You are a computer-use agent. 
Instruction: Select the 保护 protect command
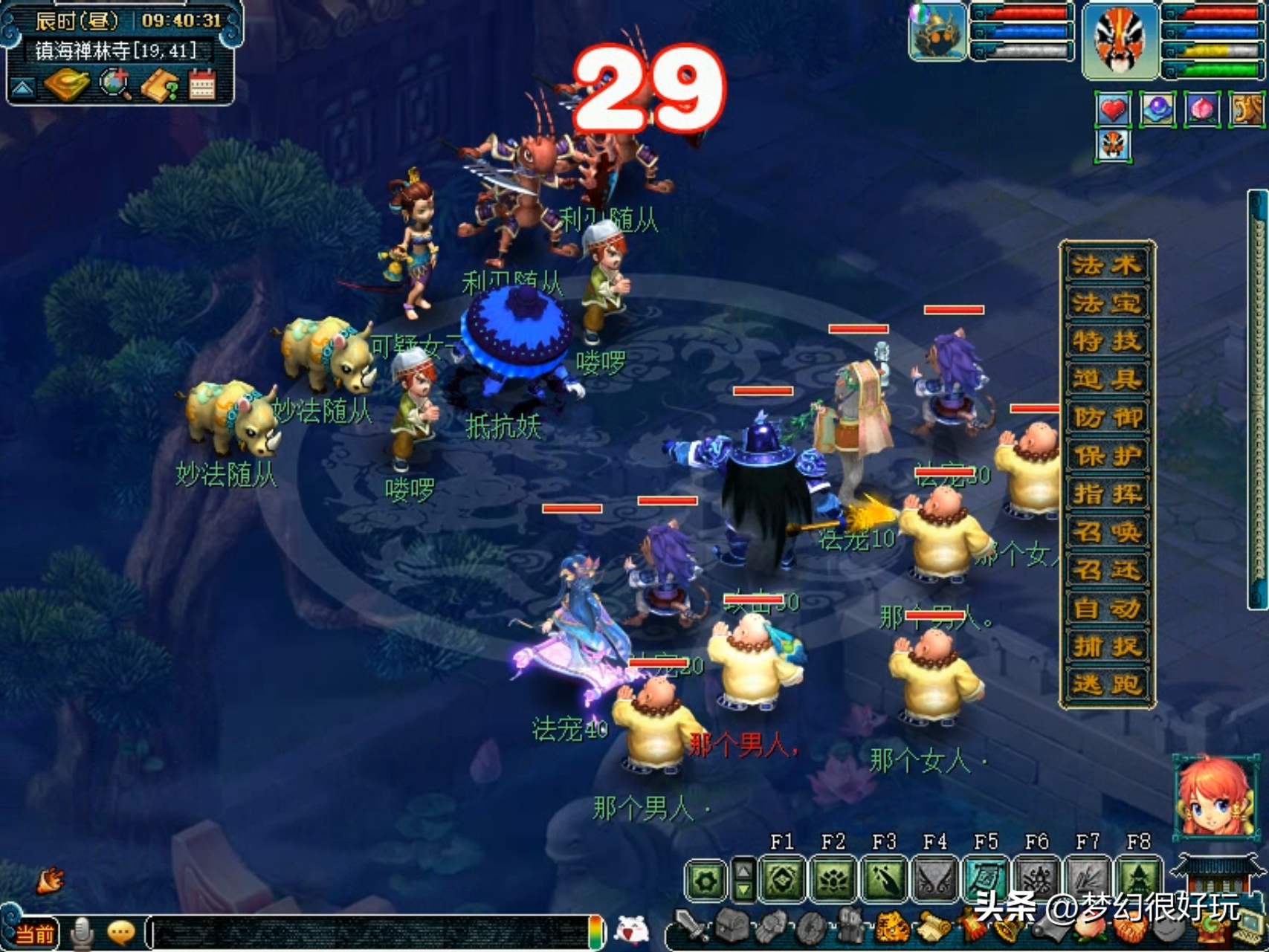coord(1106,456)
